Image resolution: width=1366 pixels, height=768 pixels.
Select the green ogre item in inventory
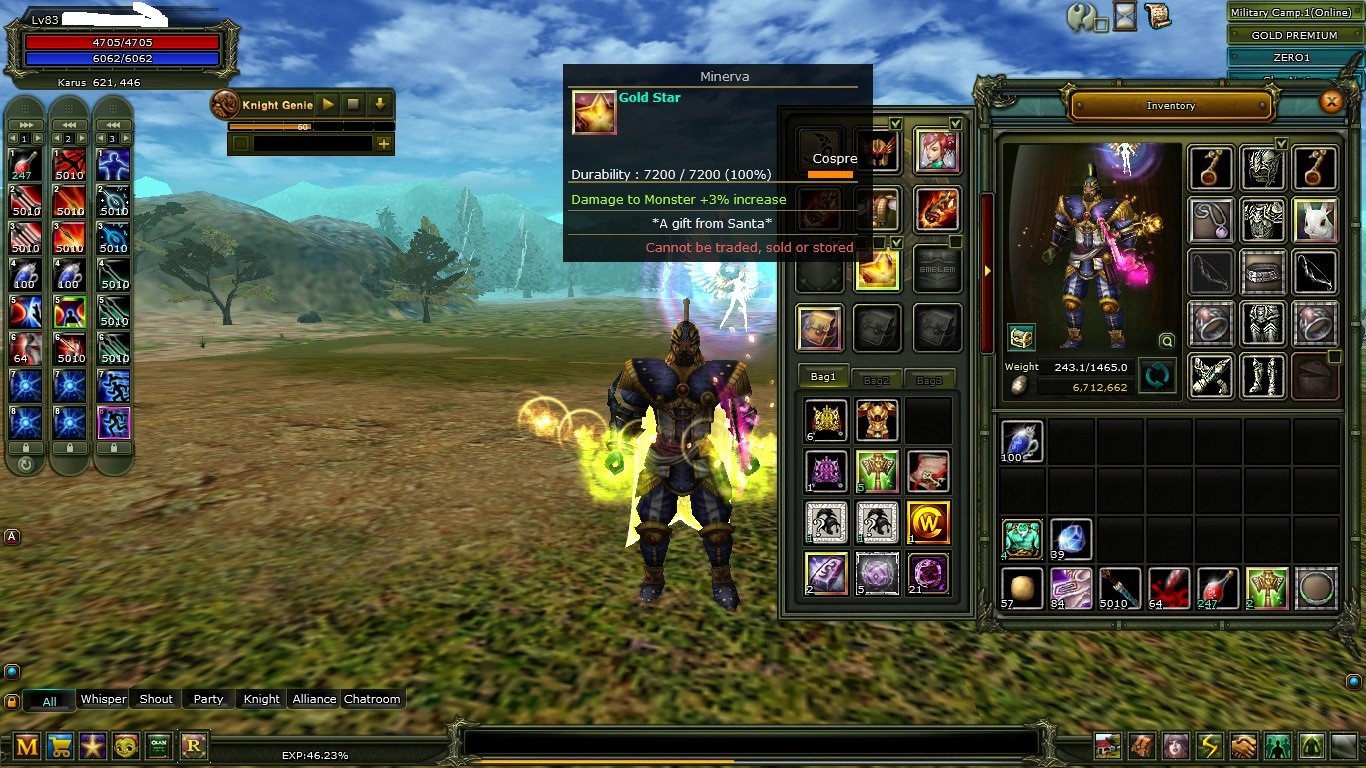[x=1021, y=539]
